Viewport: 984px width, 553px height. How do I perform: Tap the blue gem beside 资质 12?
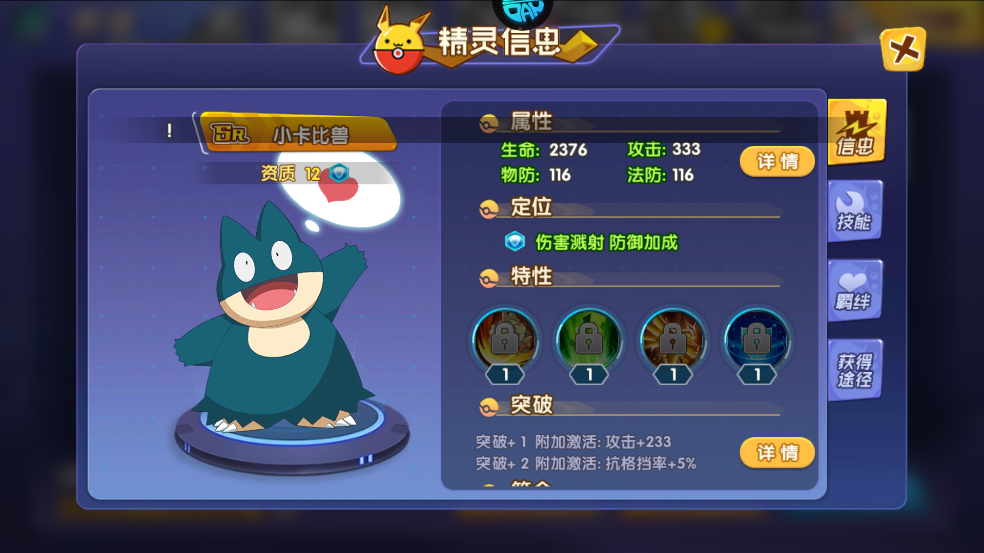coord(341,173)
